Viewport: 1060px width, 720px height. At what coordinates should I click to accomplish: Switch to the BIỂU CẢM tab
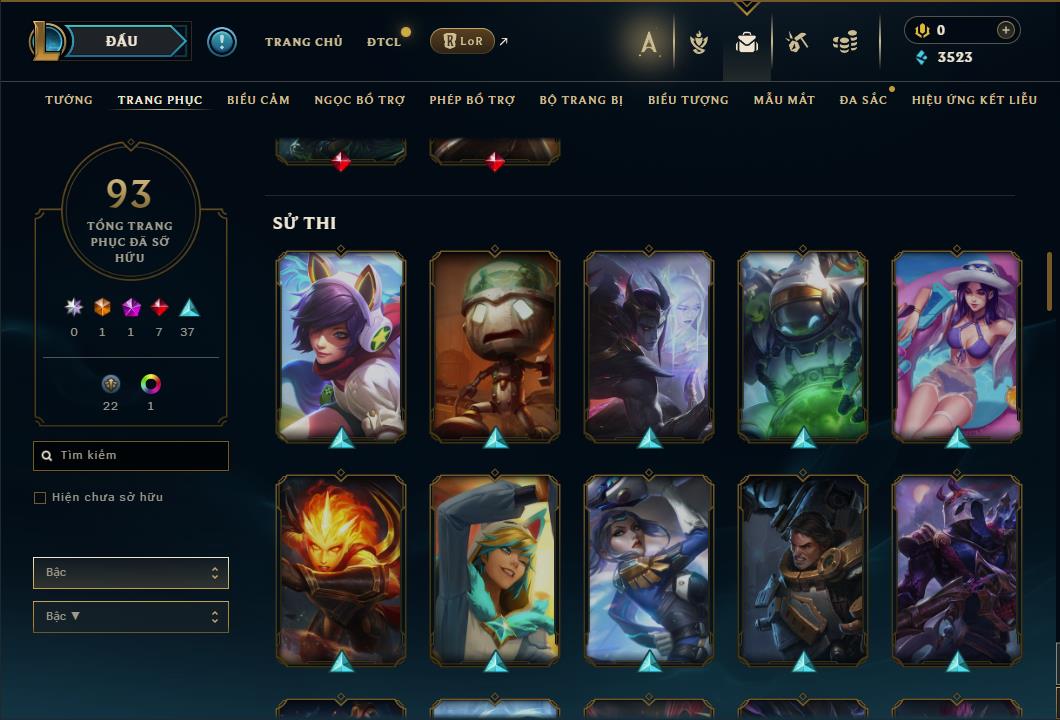pyautogui.click(x=258, y=100)
